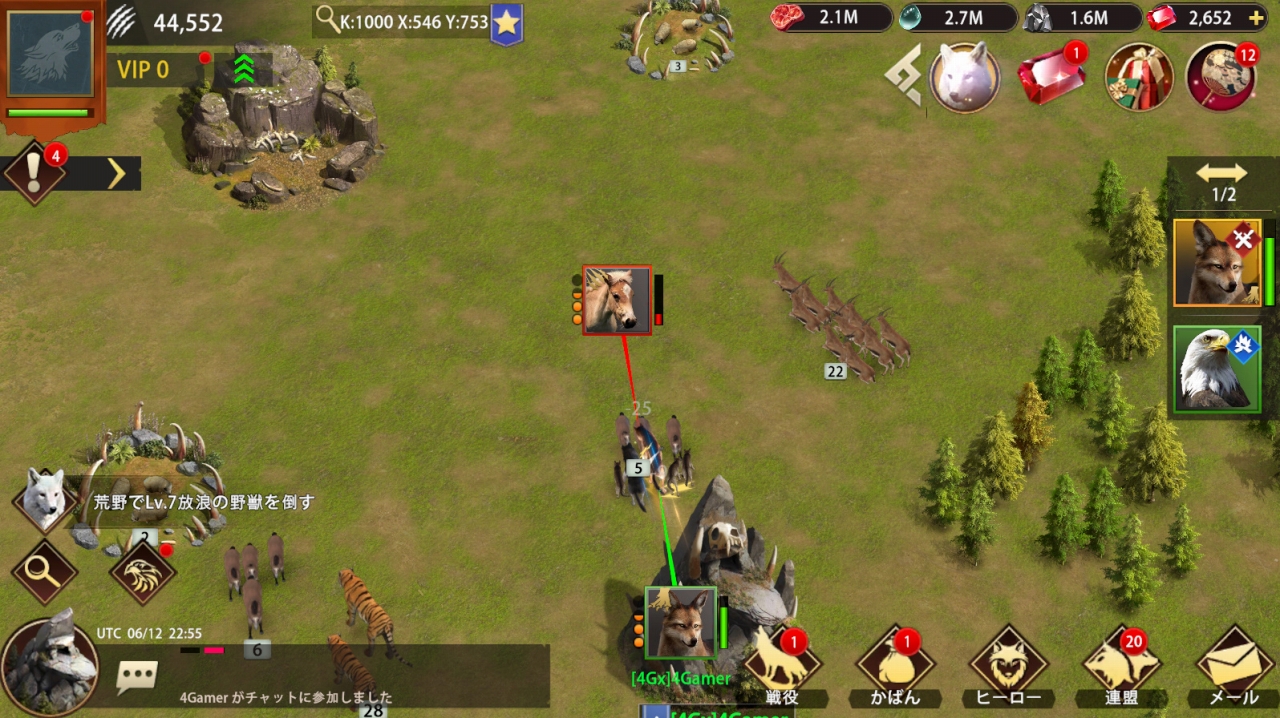
Task: Select the bald eagle army portrait
Action: pos(1217,368)
